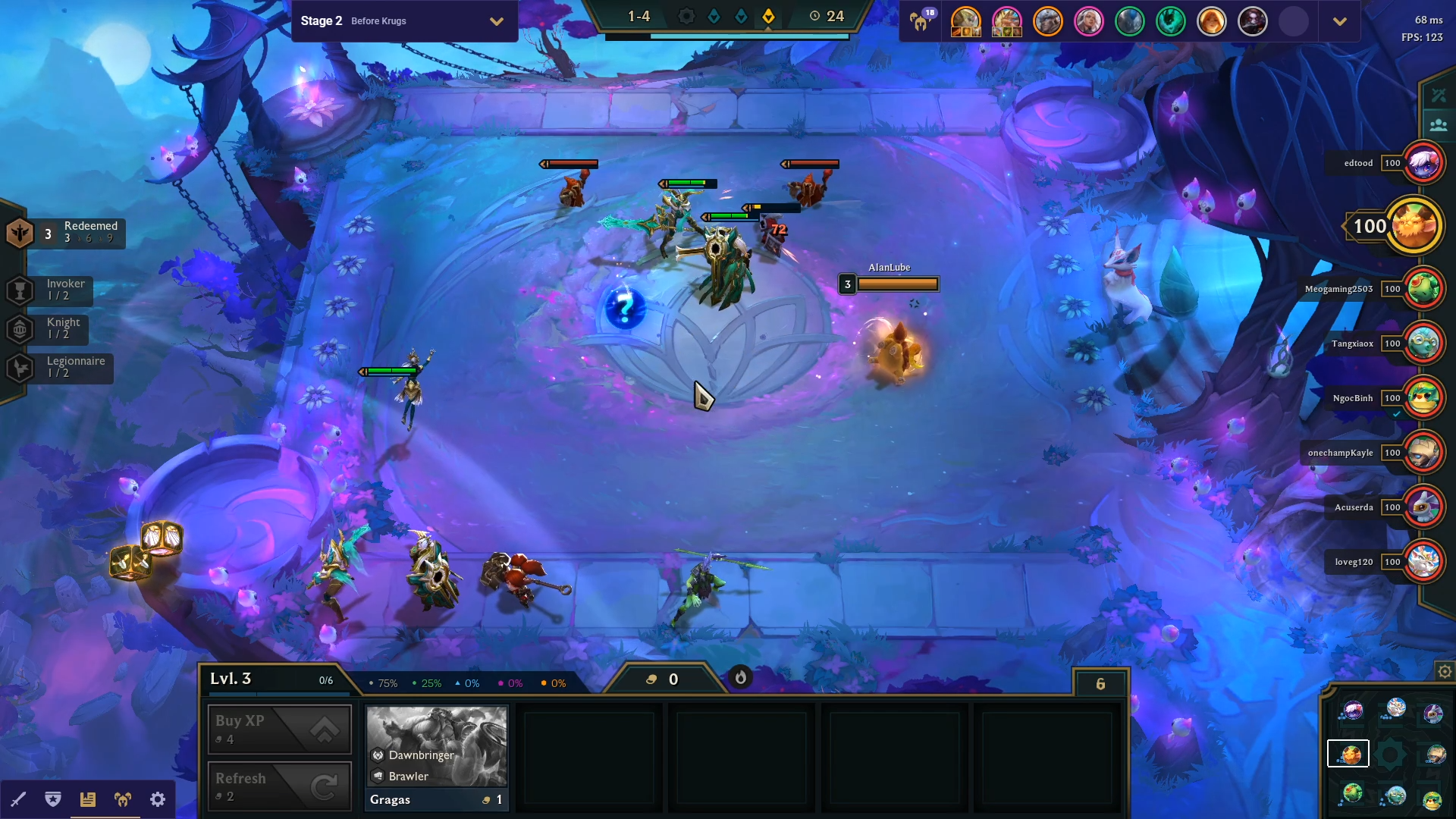
Task: Click the Refresh button to reroll the shop
Action: 279,786
